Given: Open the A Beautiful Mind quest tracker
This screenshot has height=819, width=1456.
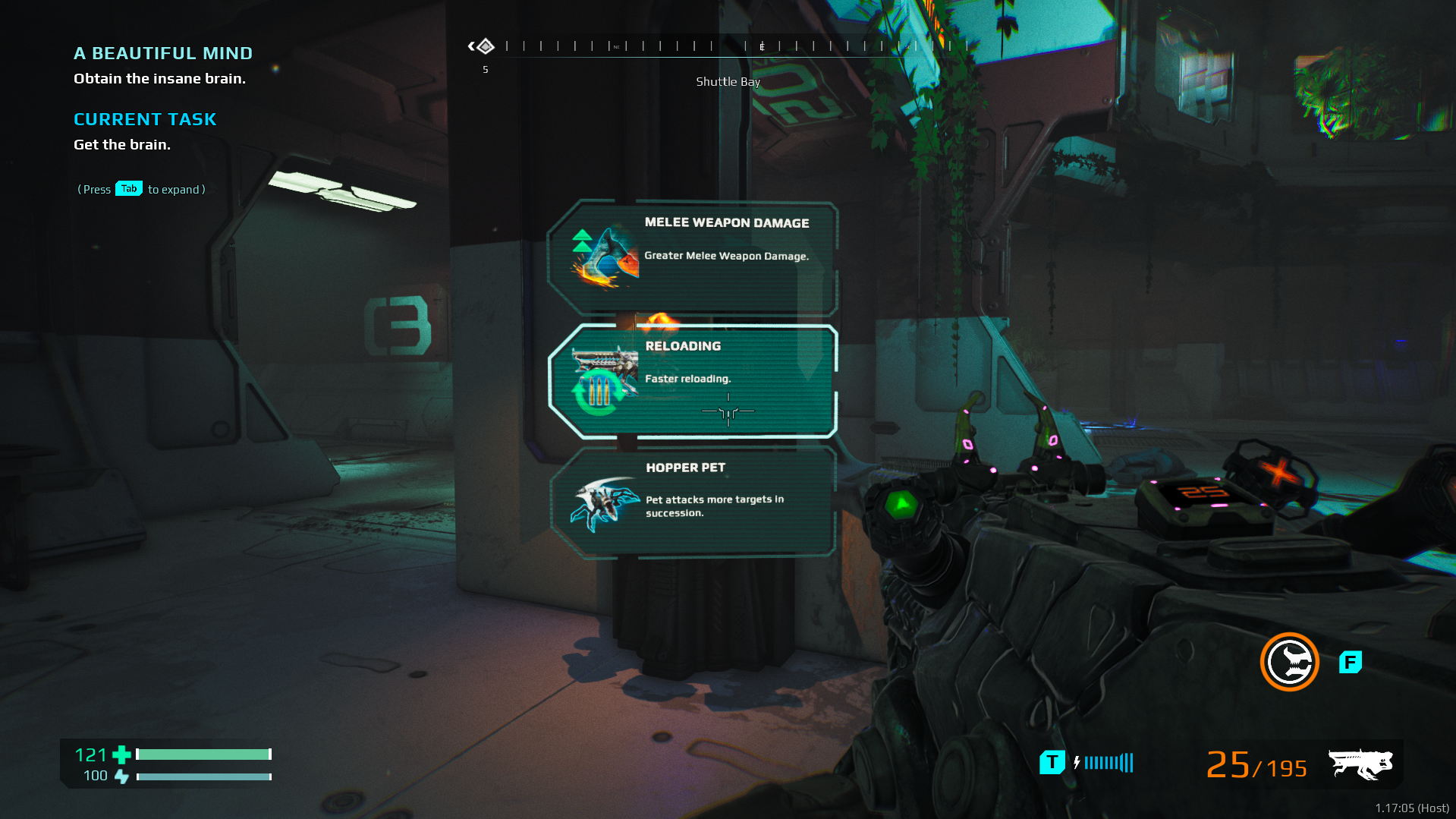Looking at the screenshot, I should (x=163, y=54).
